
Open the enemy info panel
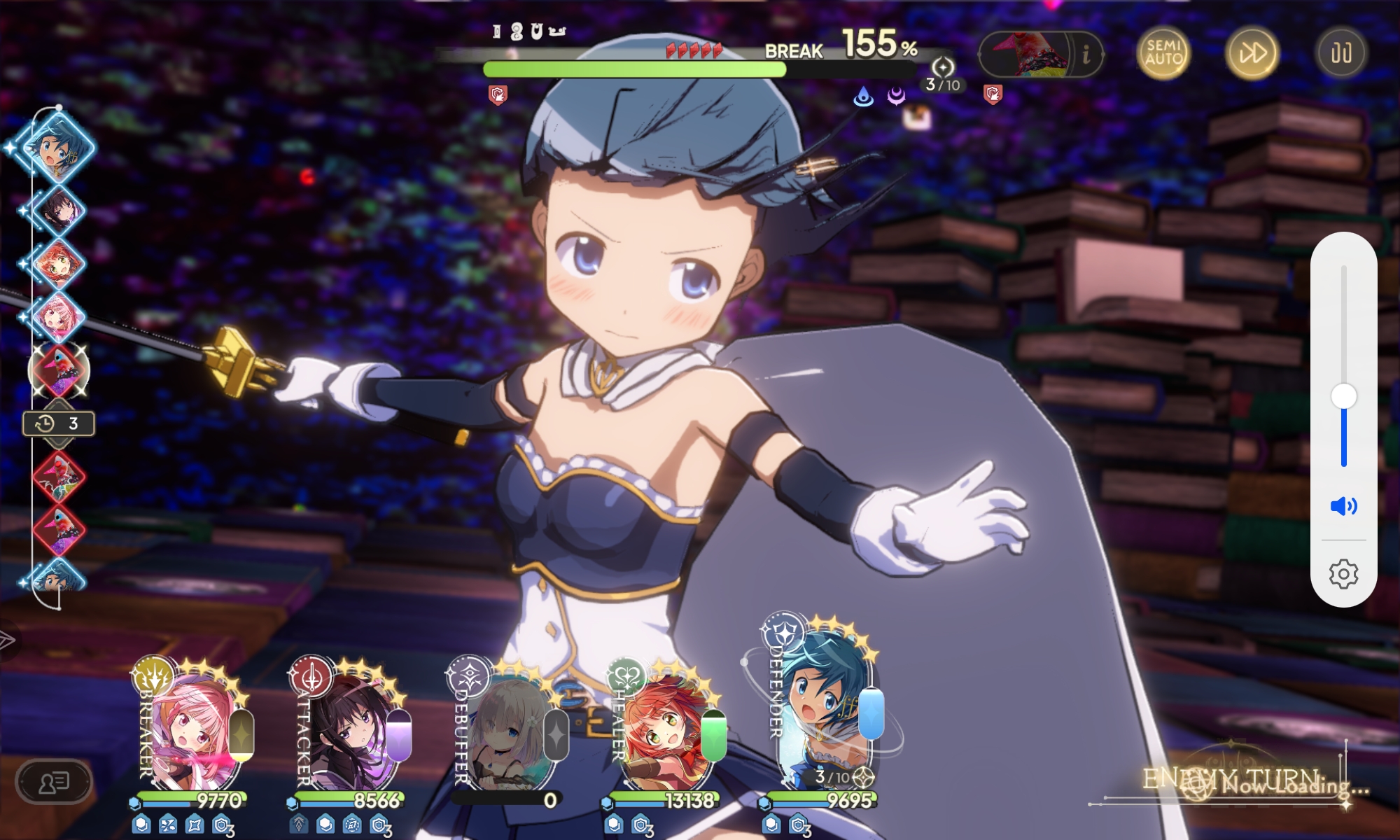(x=1086, y=54)
